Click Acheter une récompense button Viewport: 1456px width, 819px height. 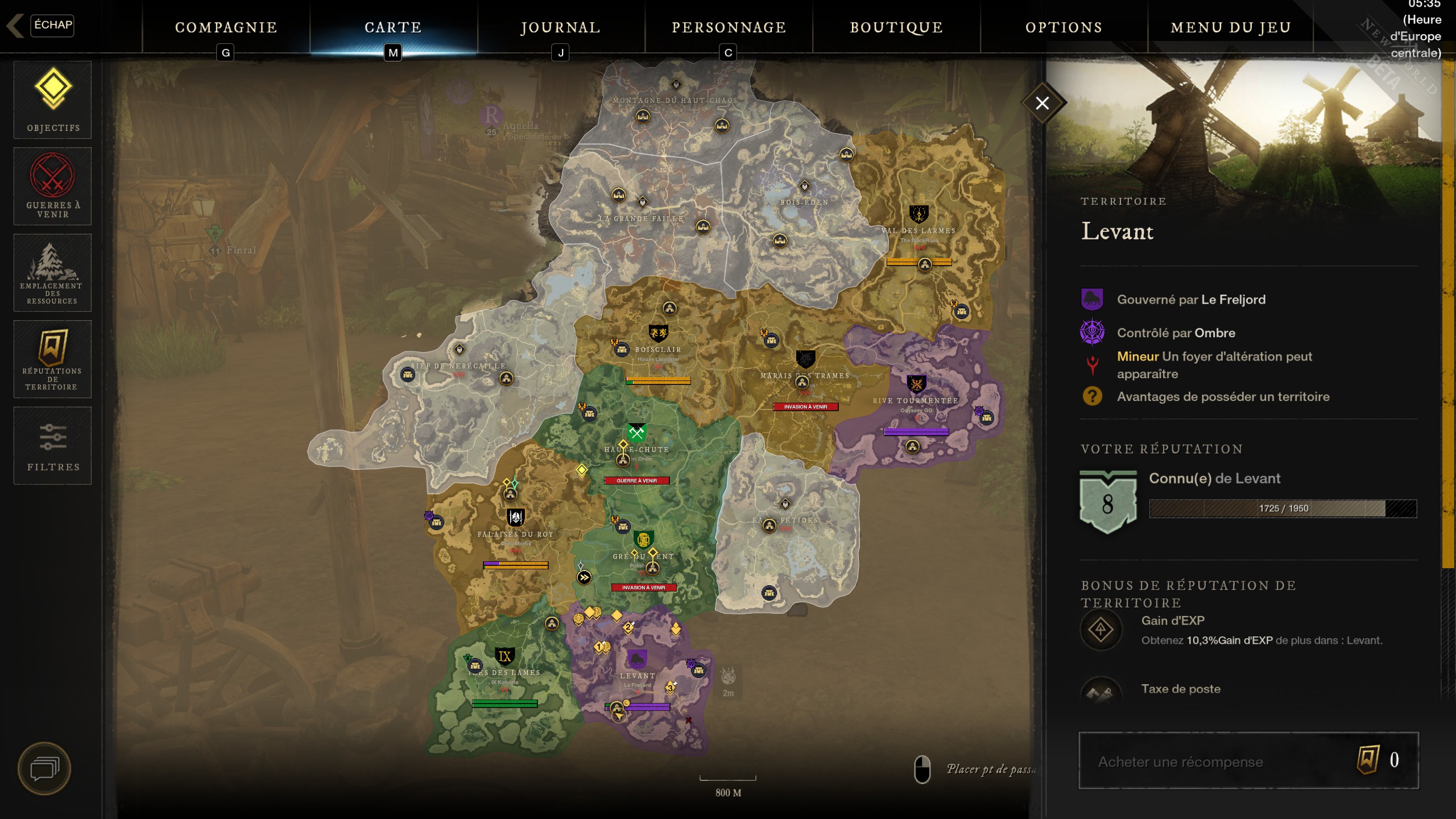pyautogui.click(x=1248, y=761)
